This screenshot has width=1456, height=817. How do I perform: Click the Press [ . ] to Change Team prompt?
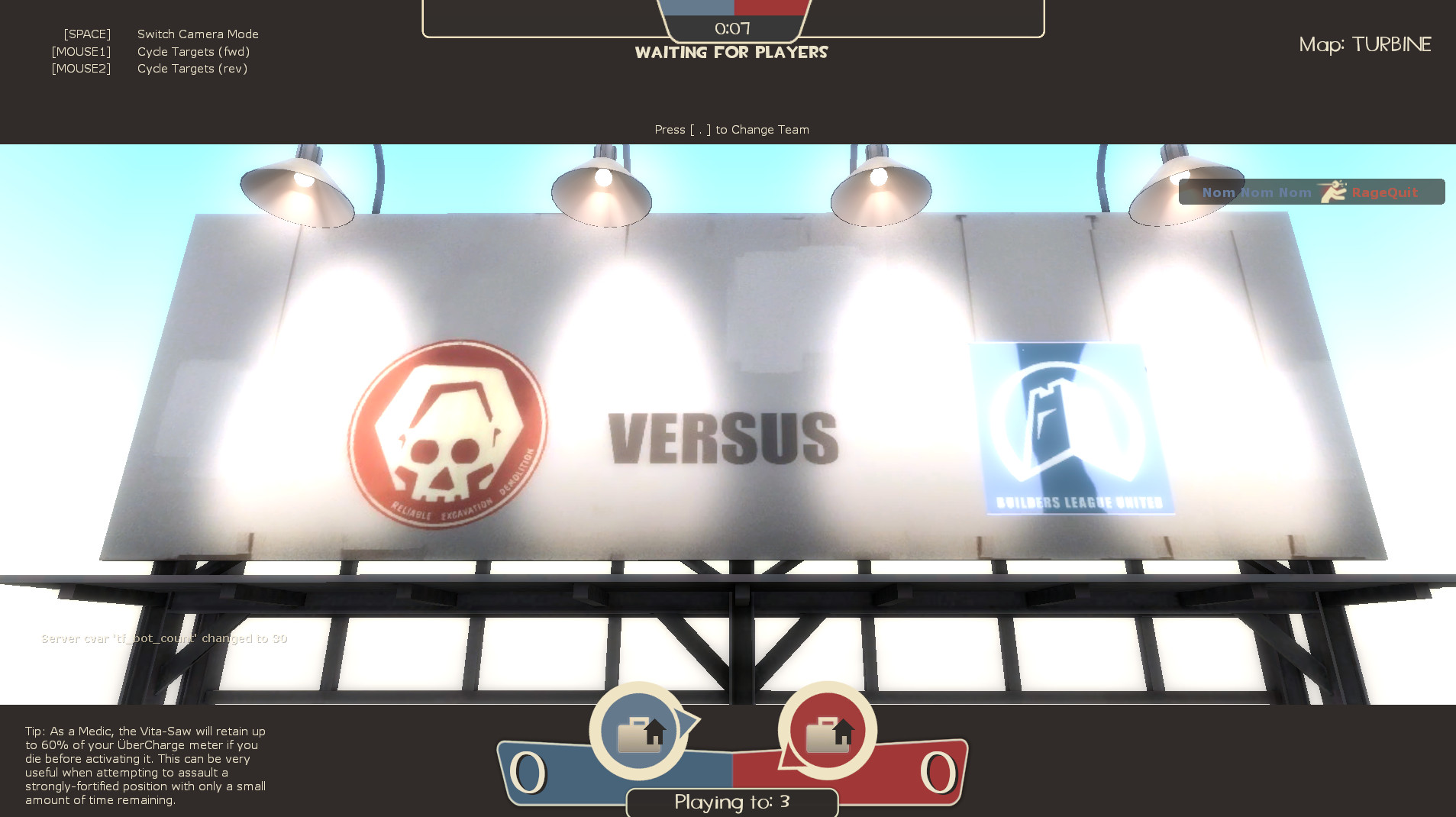click(x=731, y=129)
